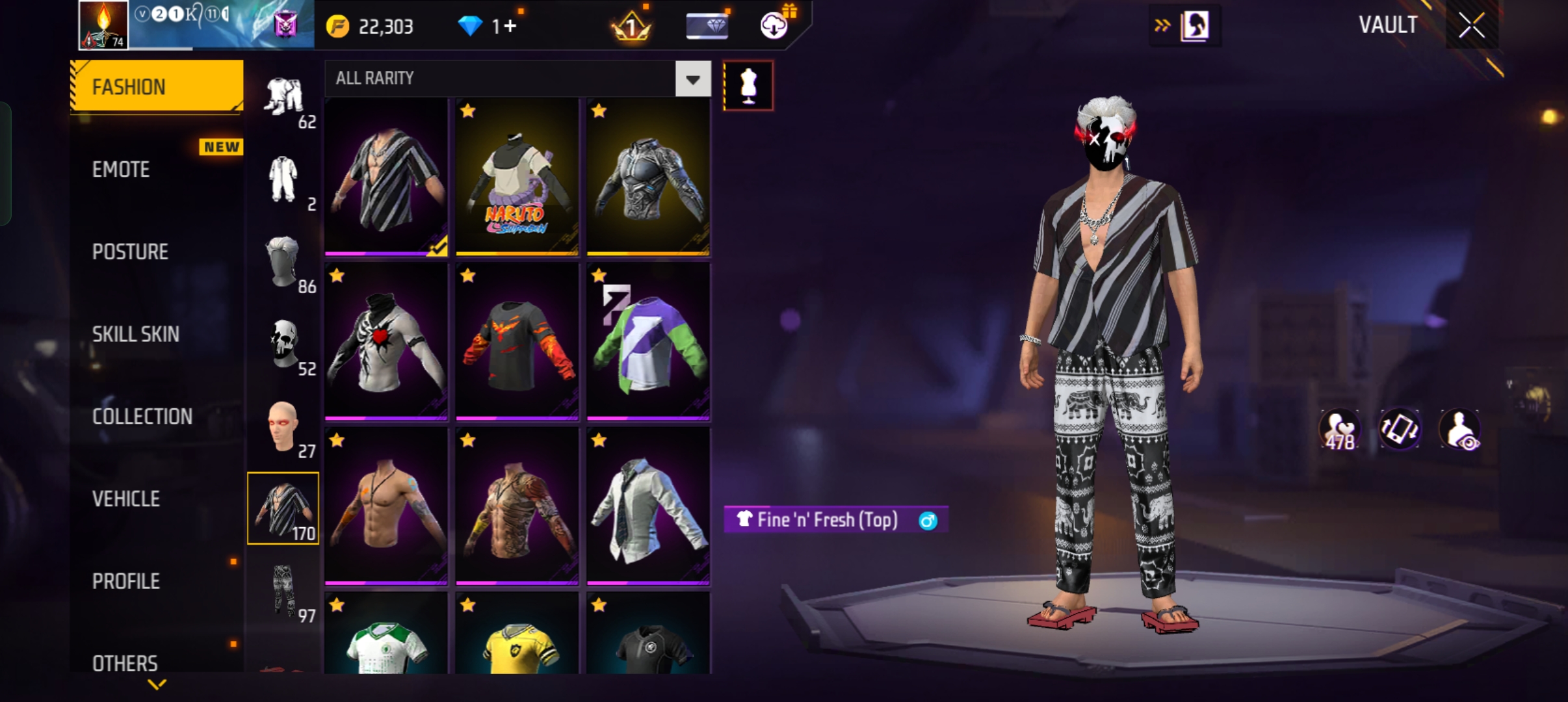
Task: Close the Vault screen
Action: tap(1471, 26)
